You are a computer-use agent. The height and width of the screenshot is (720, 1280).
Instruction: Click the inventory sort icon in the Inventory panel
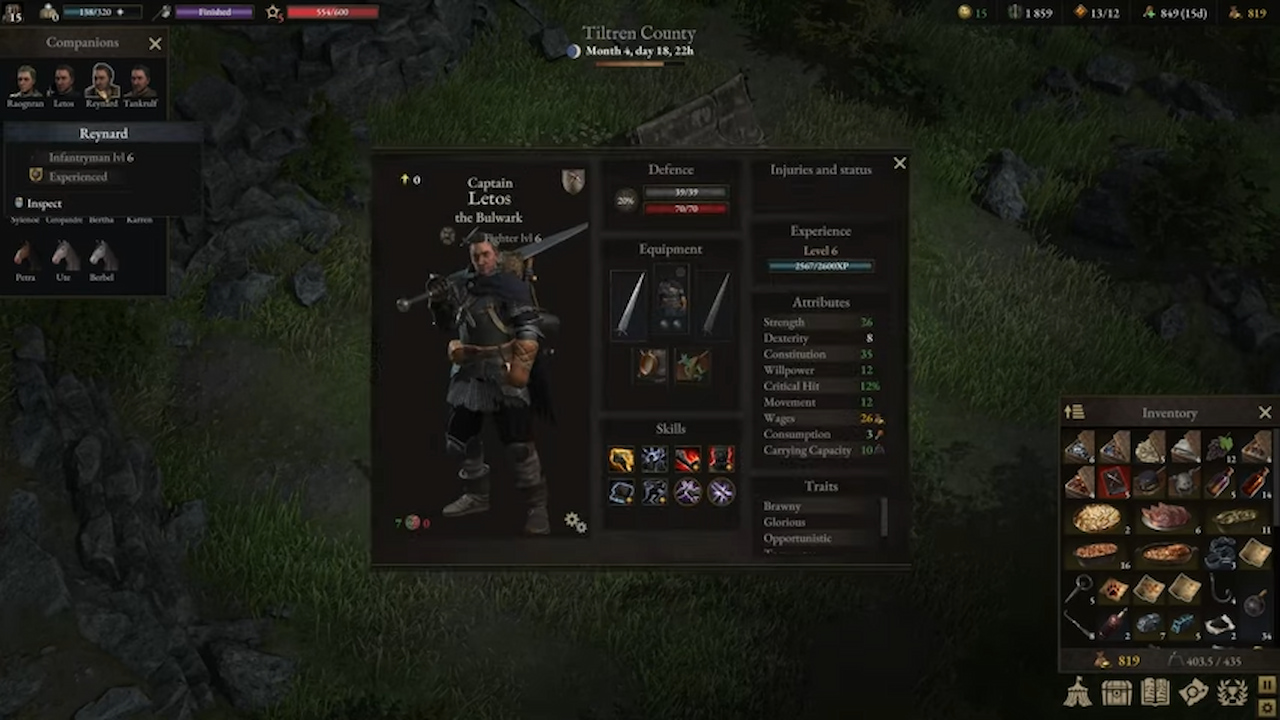[x=1076, y=412]
